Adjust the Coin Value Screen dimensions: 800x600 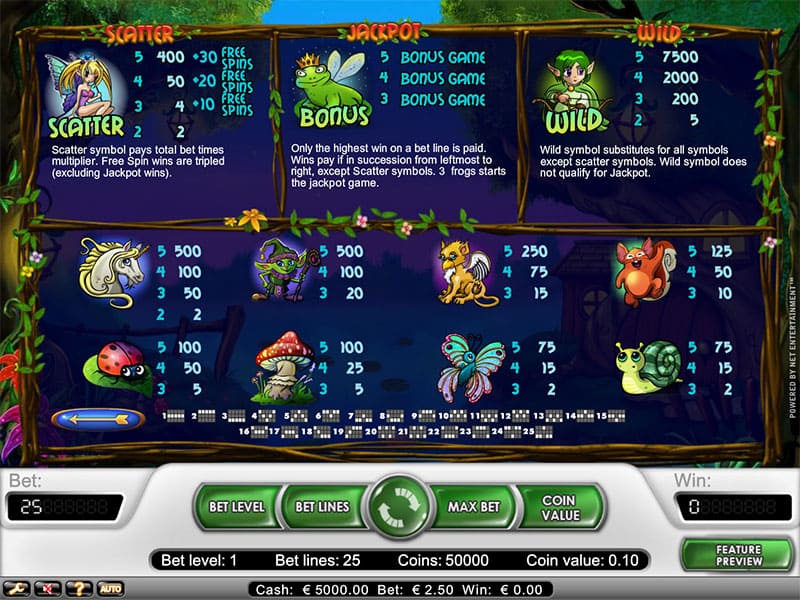coord(559,507)
